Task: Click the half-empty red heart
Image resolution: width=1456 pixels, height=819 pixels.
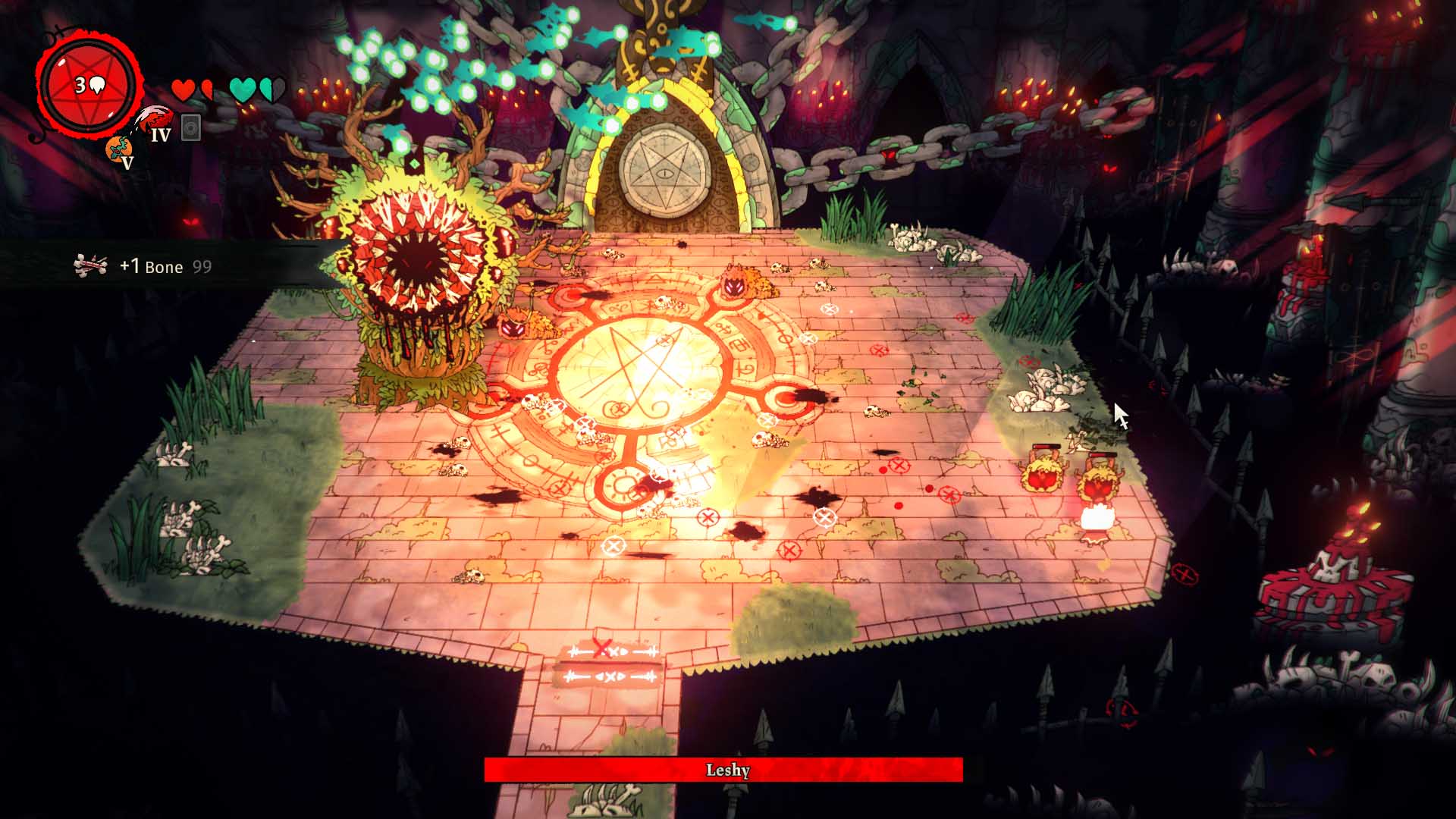Action: [x=206, y=89]
